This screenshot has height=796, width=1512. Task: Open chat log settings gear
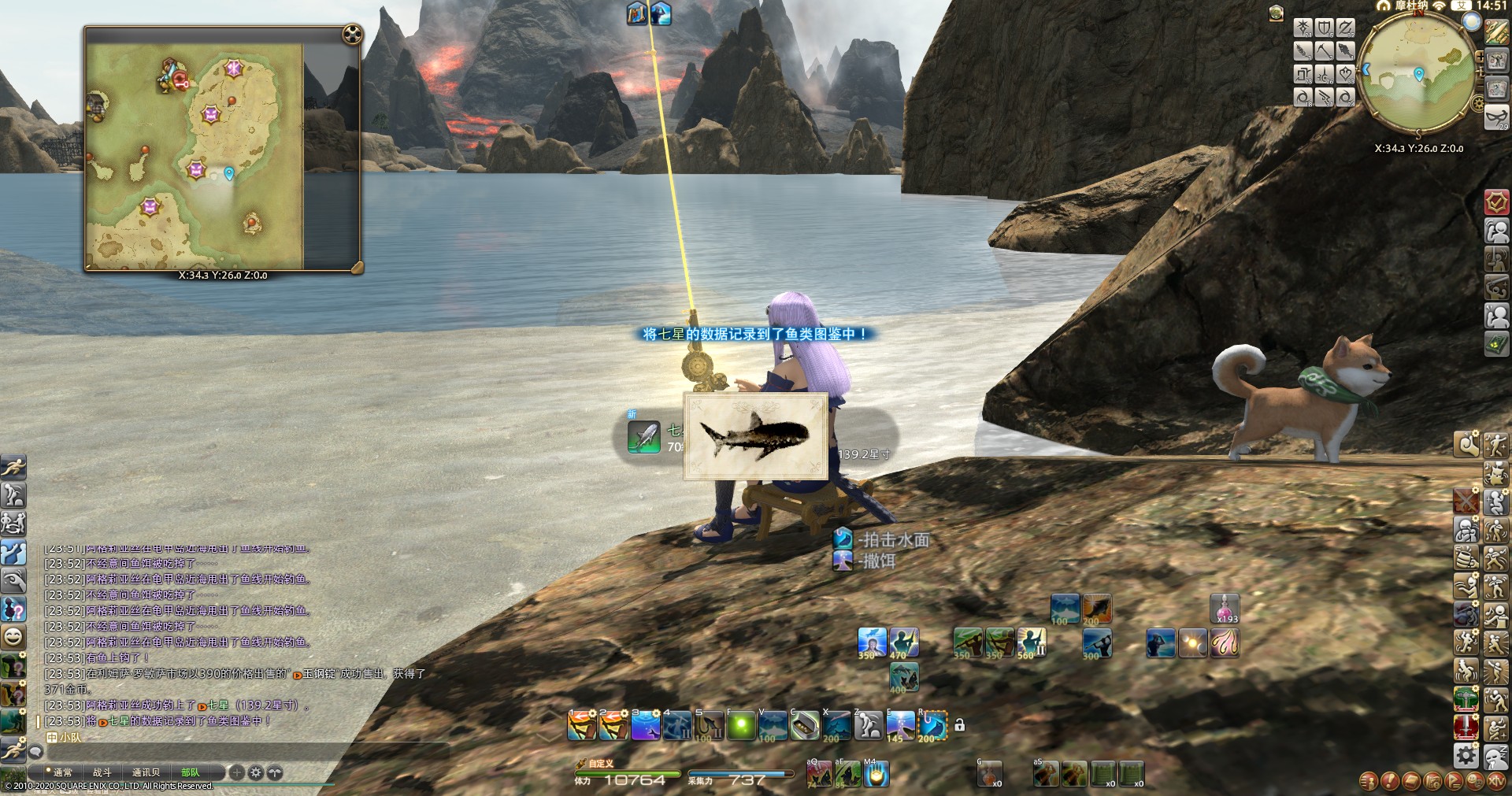tap(255, 772)
